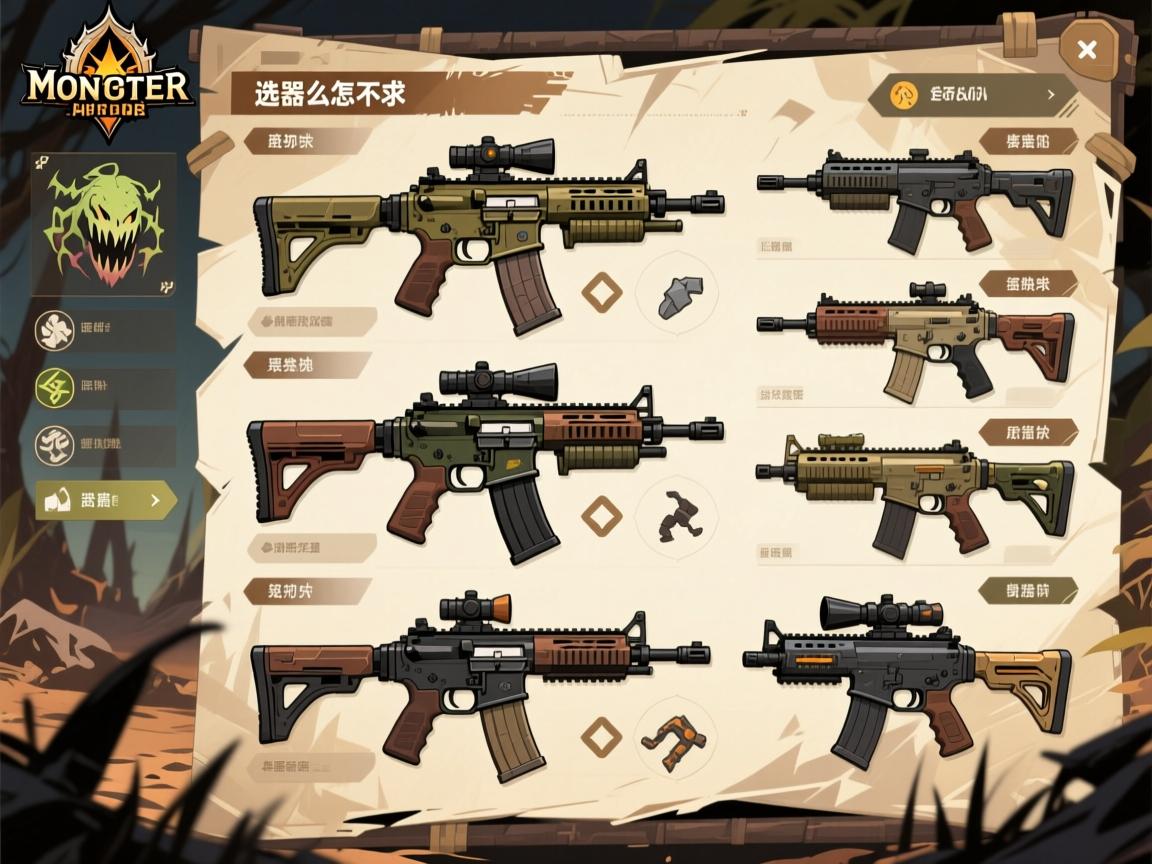Select the black rifle with brown grip

(915, 197)
